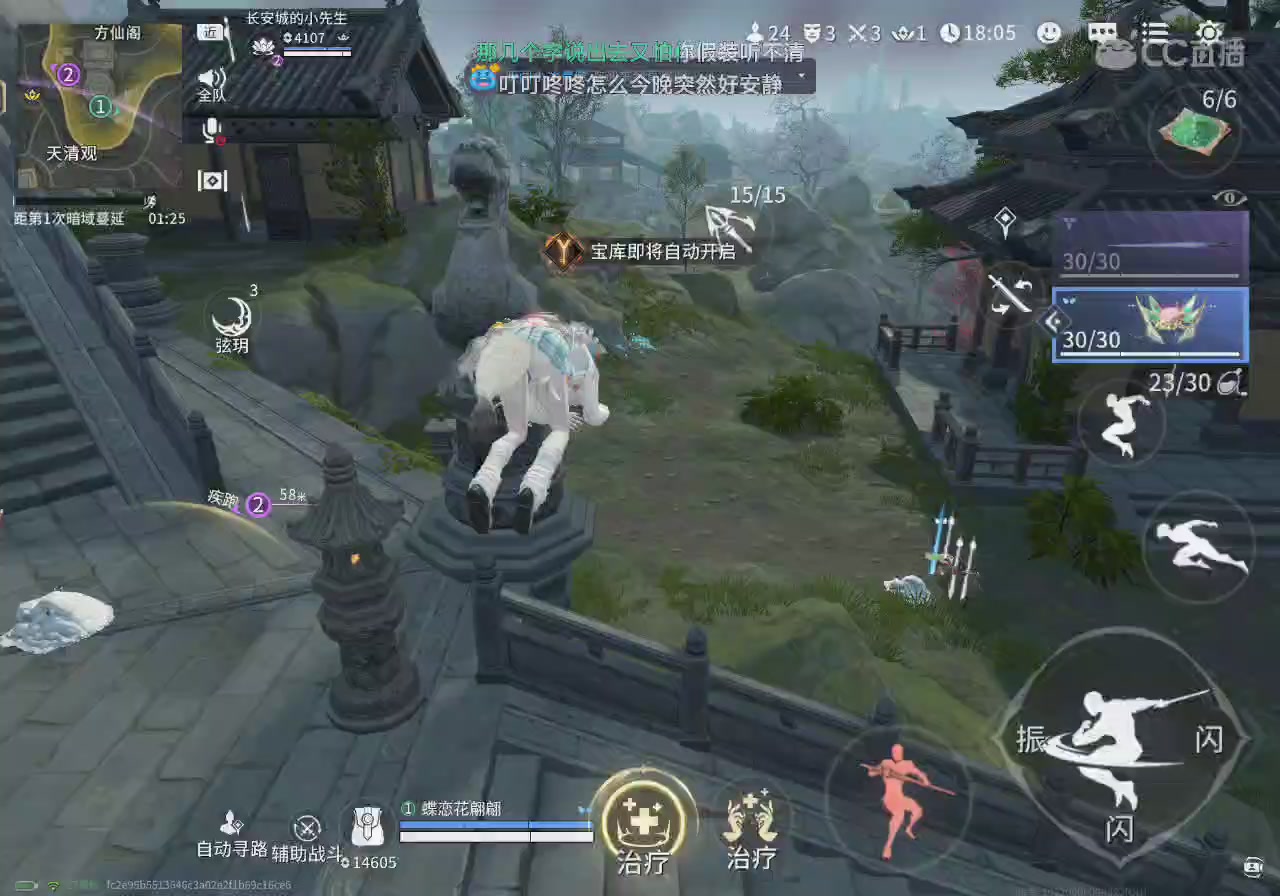Open the banner flag icon below the microphone
This screenshot has width=1280, height=896.
pos(212,181)
